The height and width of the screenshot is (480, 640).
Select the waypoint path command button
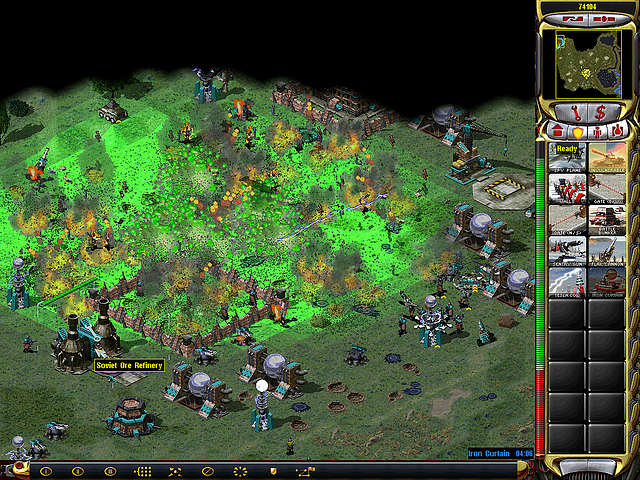[x=305, y=470]
